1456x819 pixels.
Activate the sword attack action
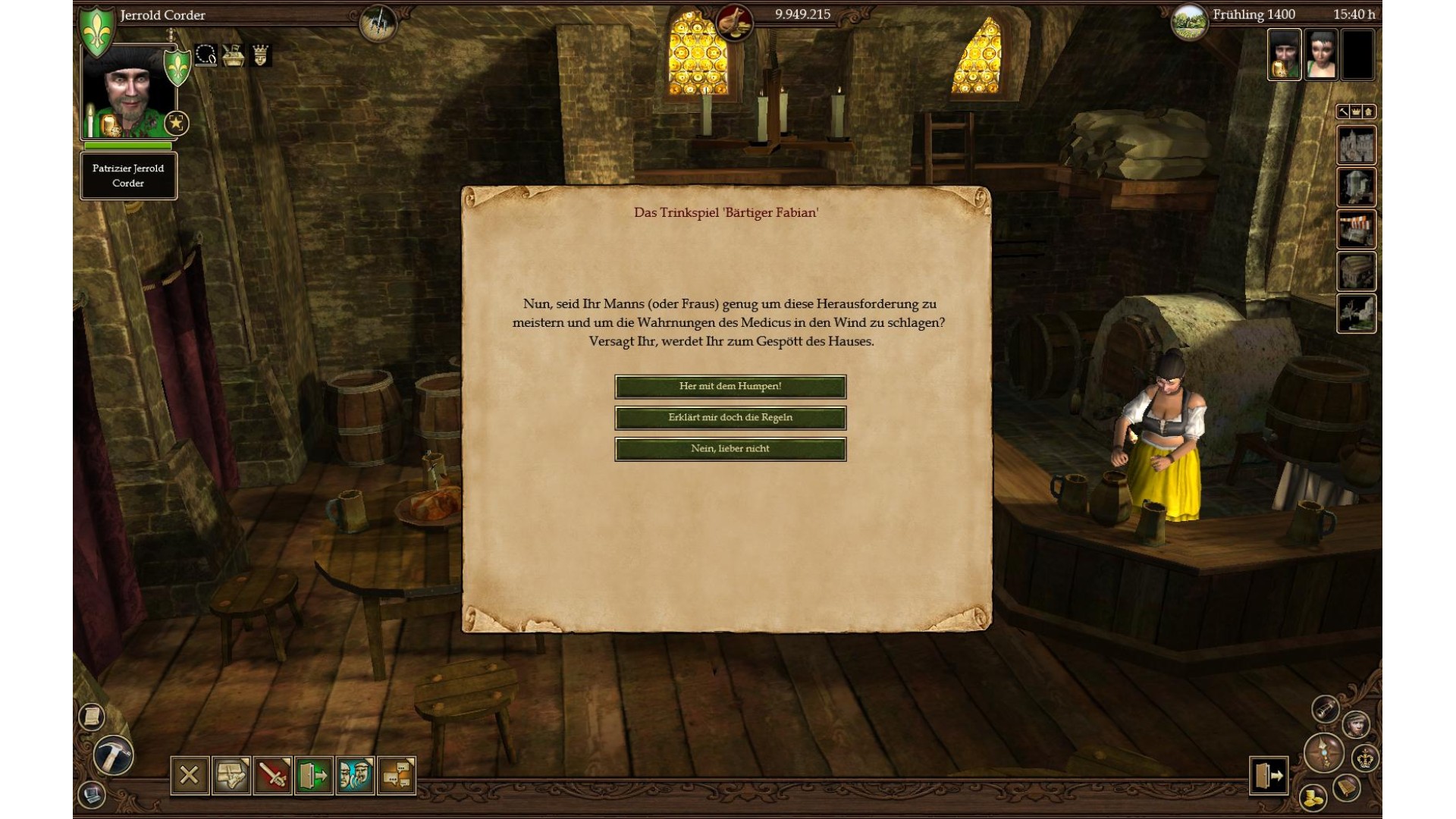coord(272,775)
